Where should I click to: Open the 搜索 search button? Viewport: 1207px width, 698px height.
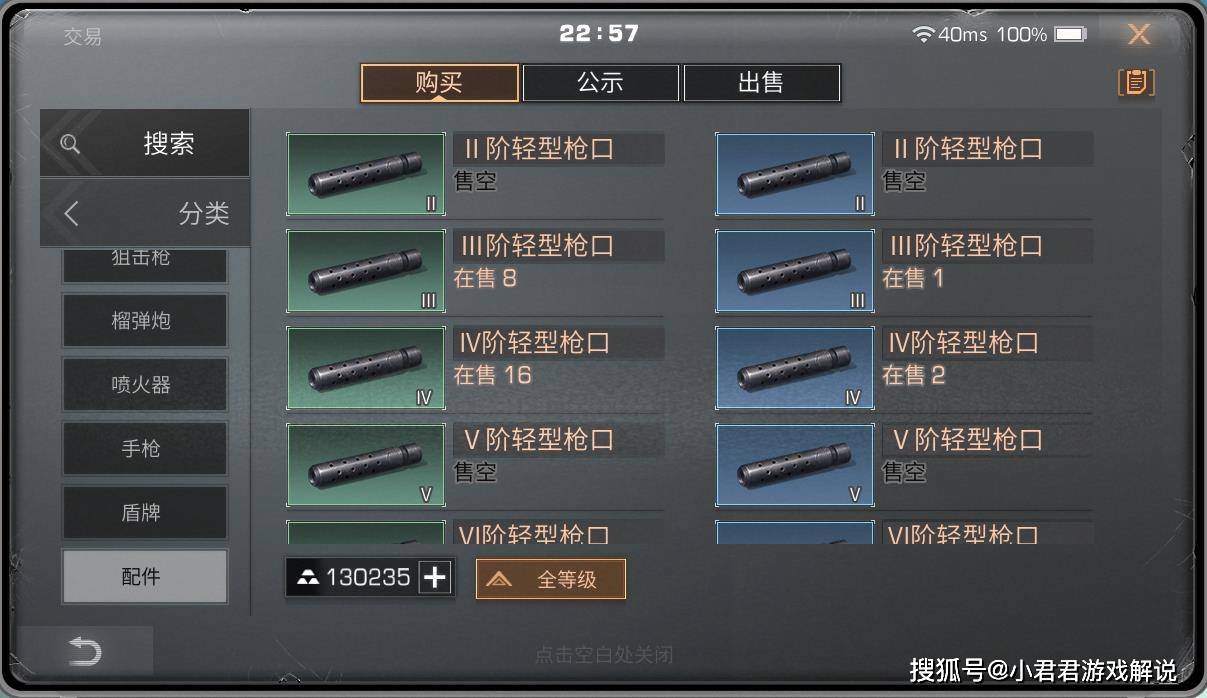145,143
